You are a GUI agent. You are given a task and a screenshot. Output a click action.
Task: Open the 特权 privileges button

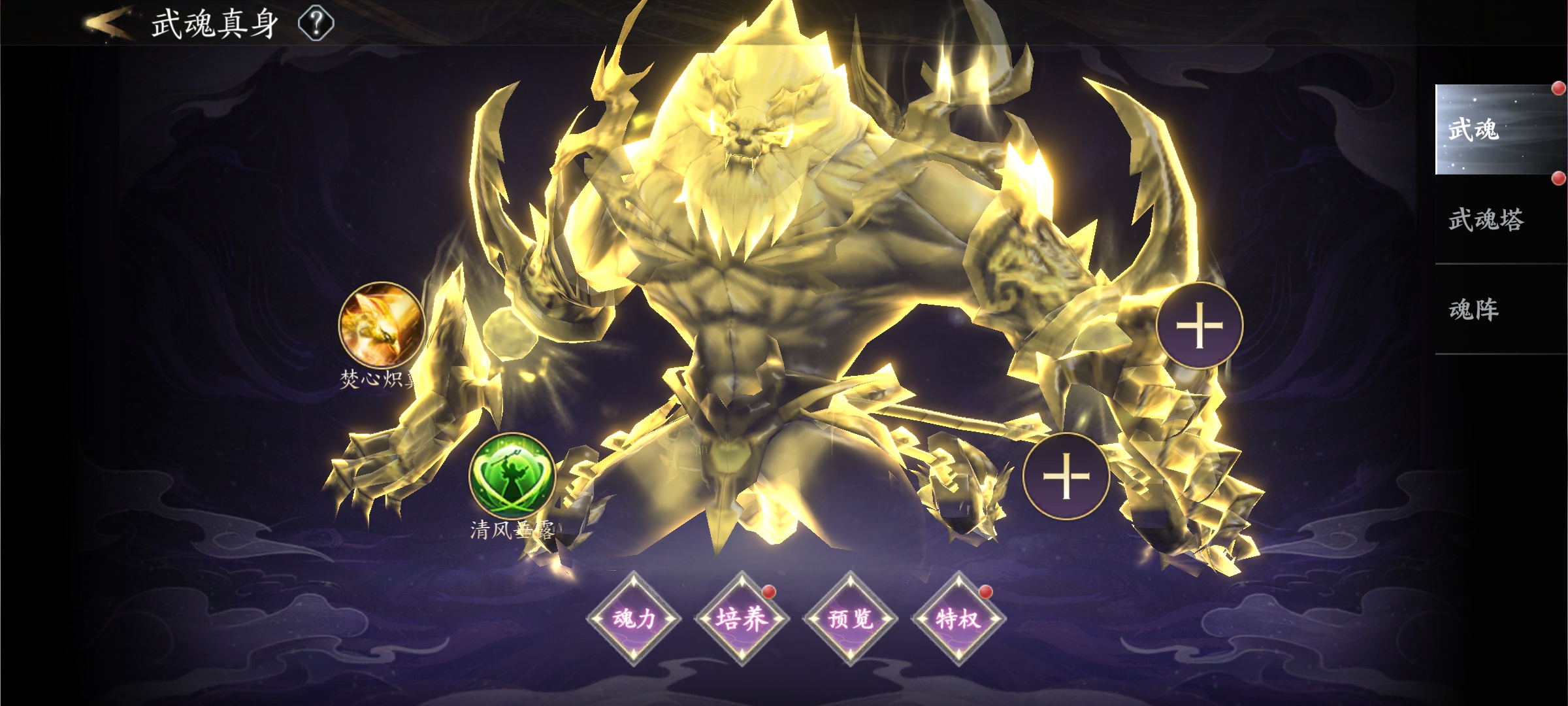coord(958,618)
